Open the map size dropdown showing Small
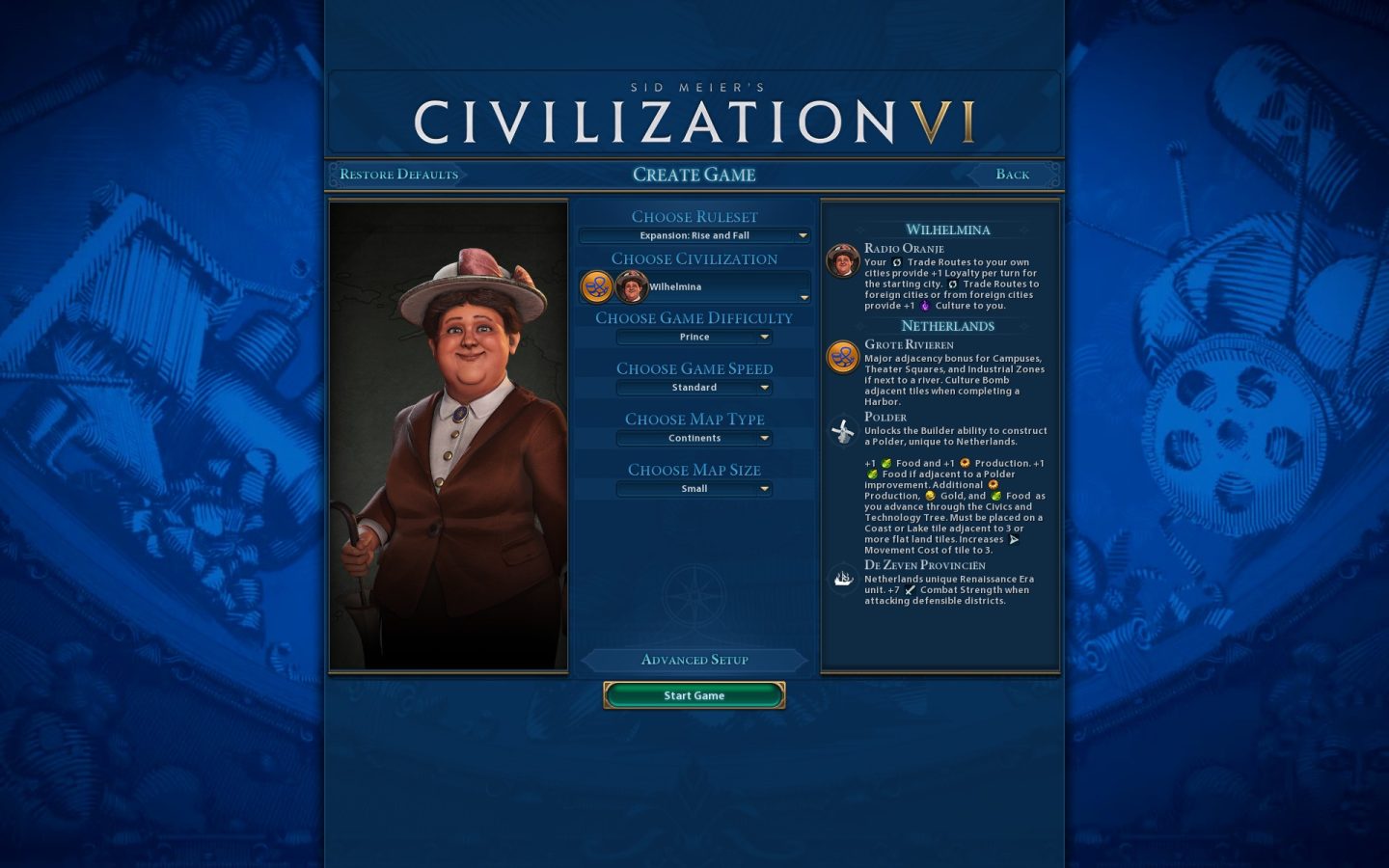The width and height of the screenshot is (1389, 868). point(694,489)
